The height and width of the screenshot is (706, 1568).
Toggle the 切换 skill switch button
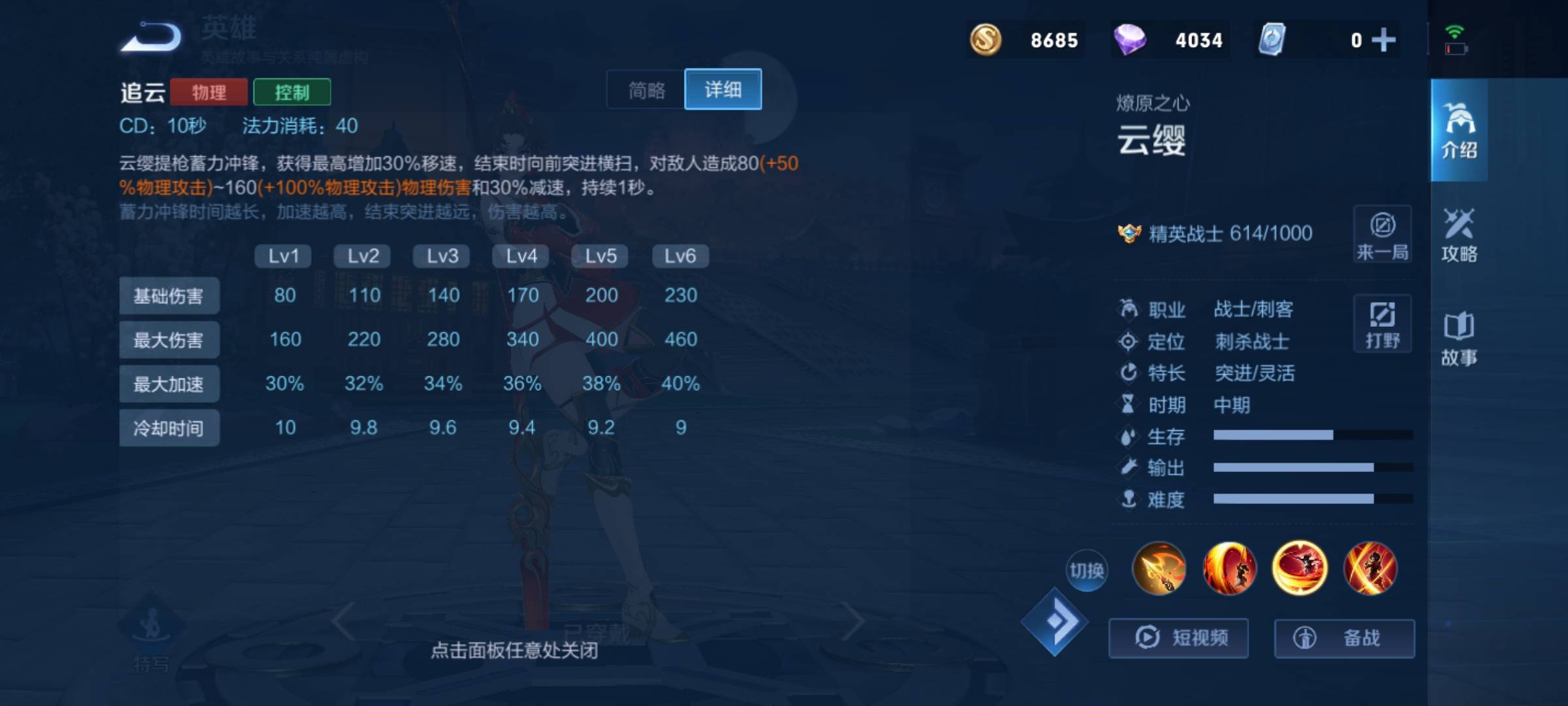(1086, 571)
